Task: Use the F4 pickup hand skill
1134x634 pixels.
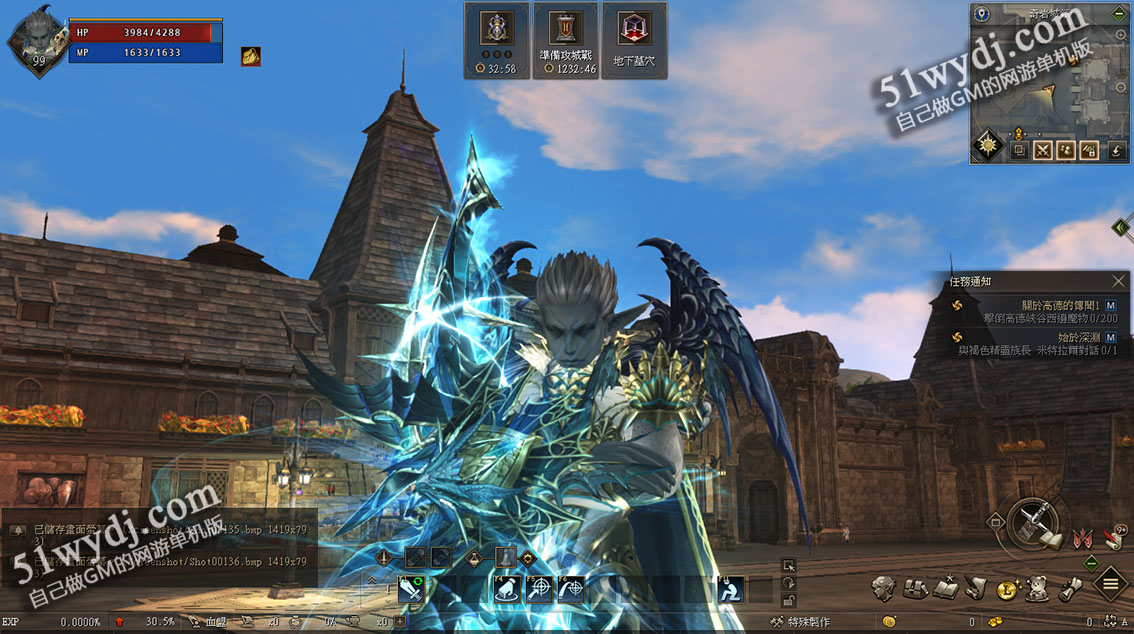Action: tap(507, 590)
